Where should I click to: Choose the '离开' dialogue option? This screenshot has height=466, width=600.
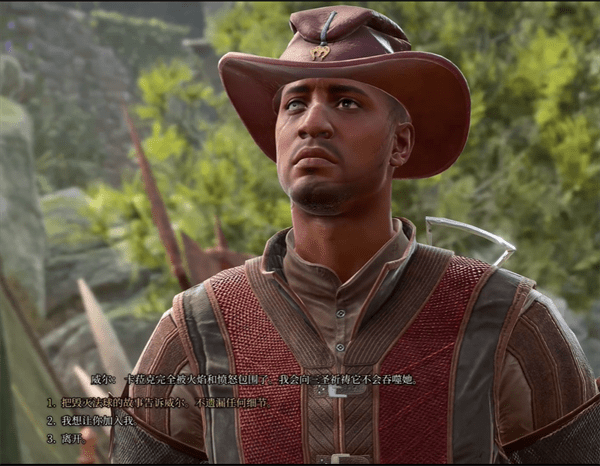pos(72,438)
